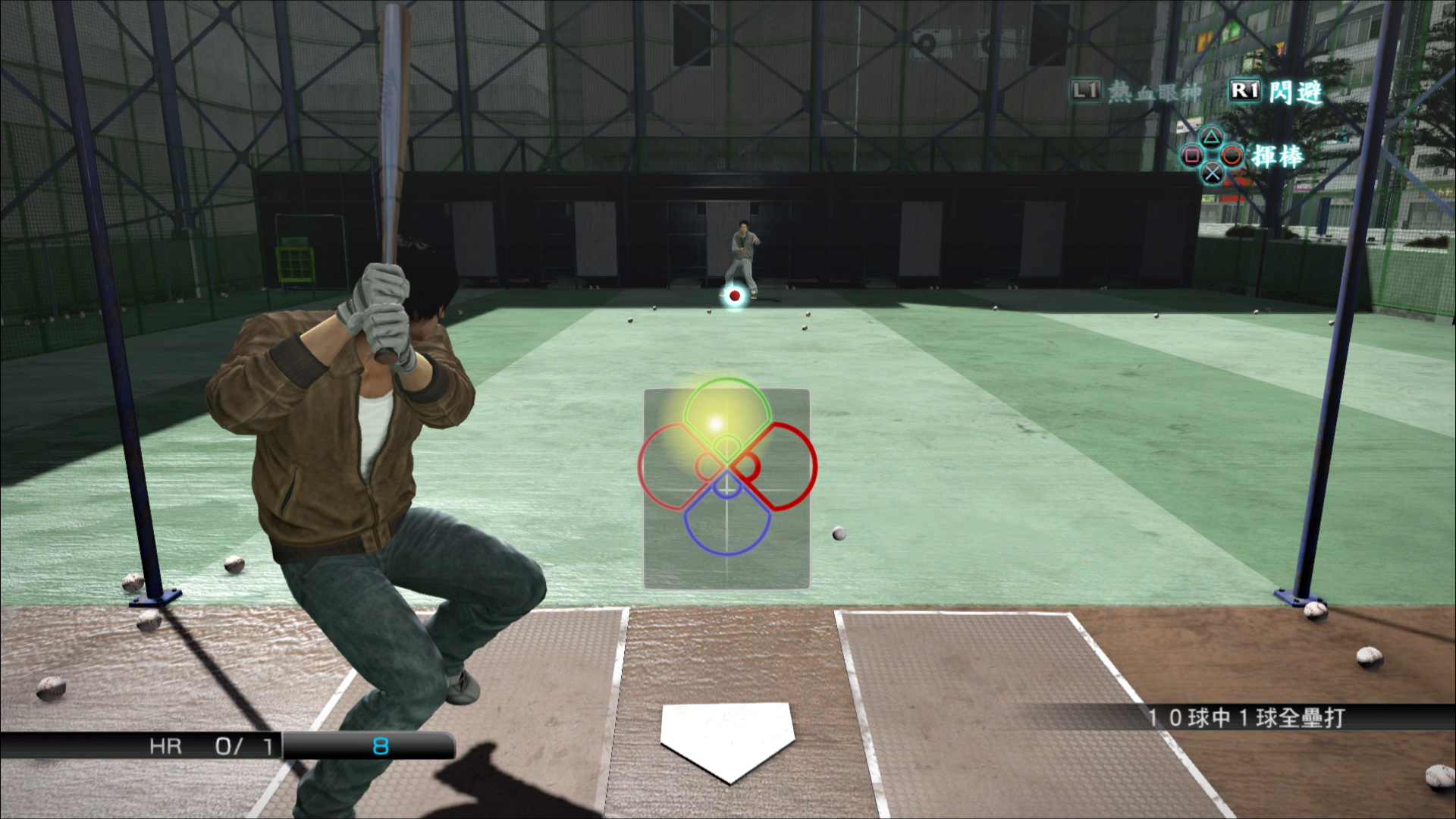Screen dimensions: 1456x819
Task: Select the Triangle swing button icon
Action: pos(1213,138)
